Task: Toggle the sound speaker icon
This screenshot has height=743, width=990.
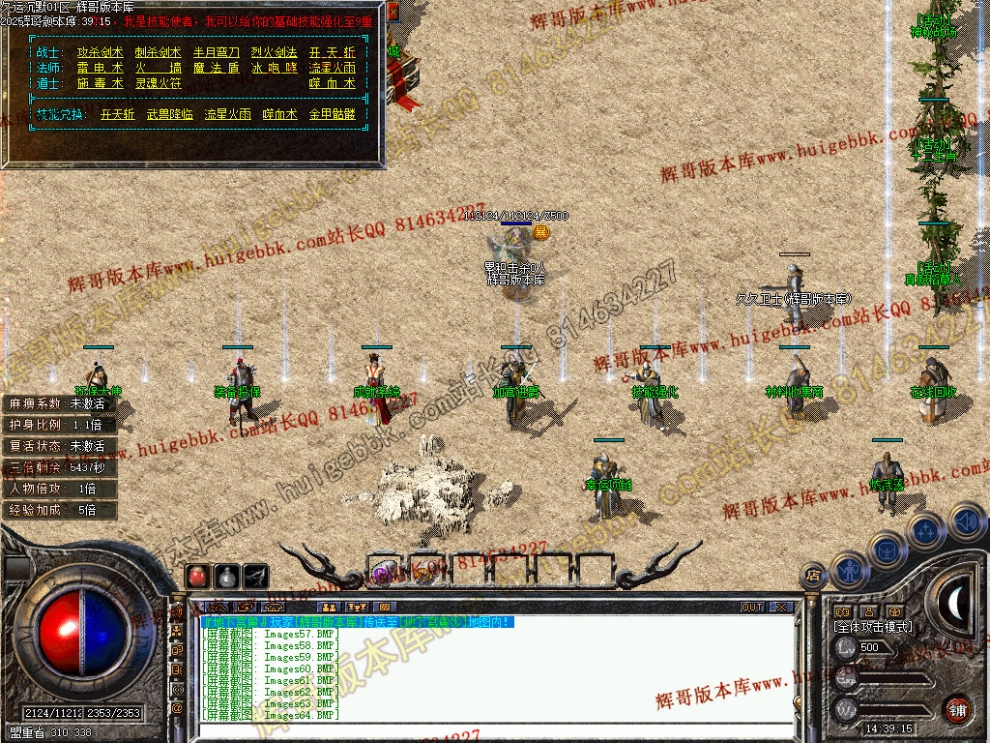Action: [966, 520]
